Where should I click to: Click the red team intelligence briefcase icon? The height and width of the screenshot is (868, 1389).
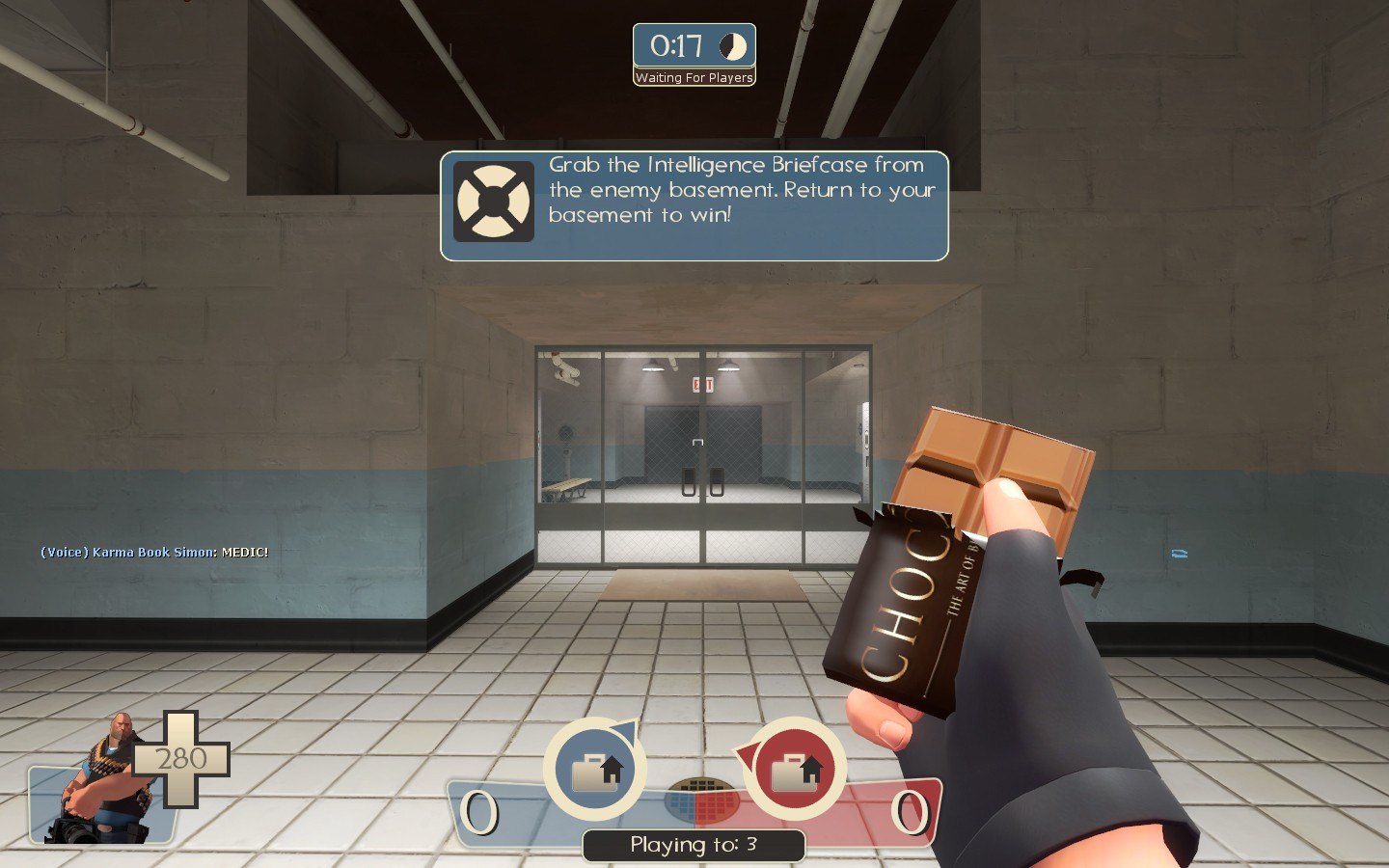click(x=796, y=771)
